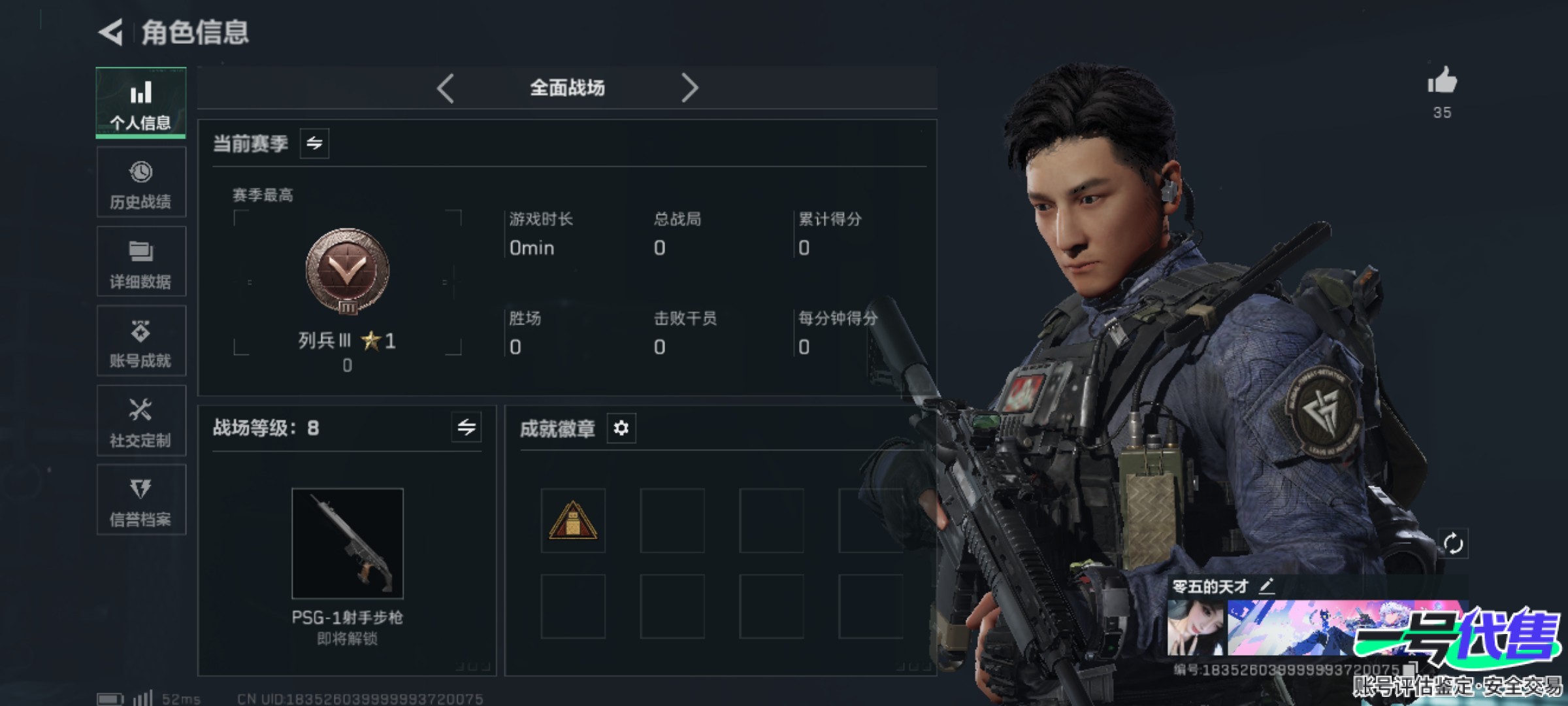Select the 社交定制 tab

click(x=141, y=422)
